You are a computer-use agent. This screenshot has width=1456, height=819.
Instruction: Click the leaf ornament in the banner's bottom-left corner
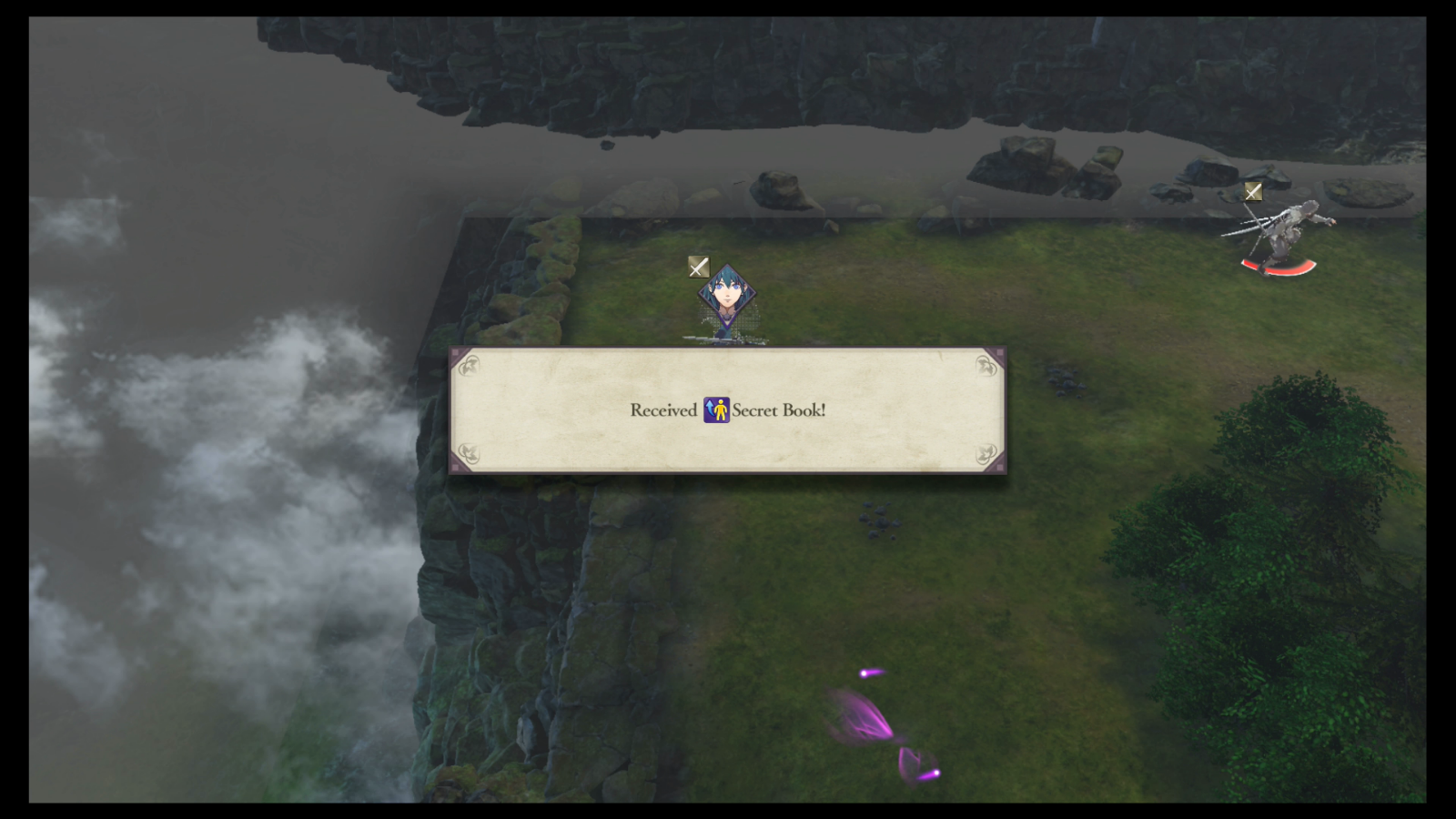470,452
